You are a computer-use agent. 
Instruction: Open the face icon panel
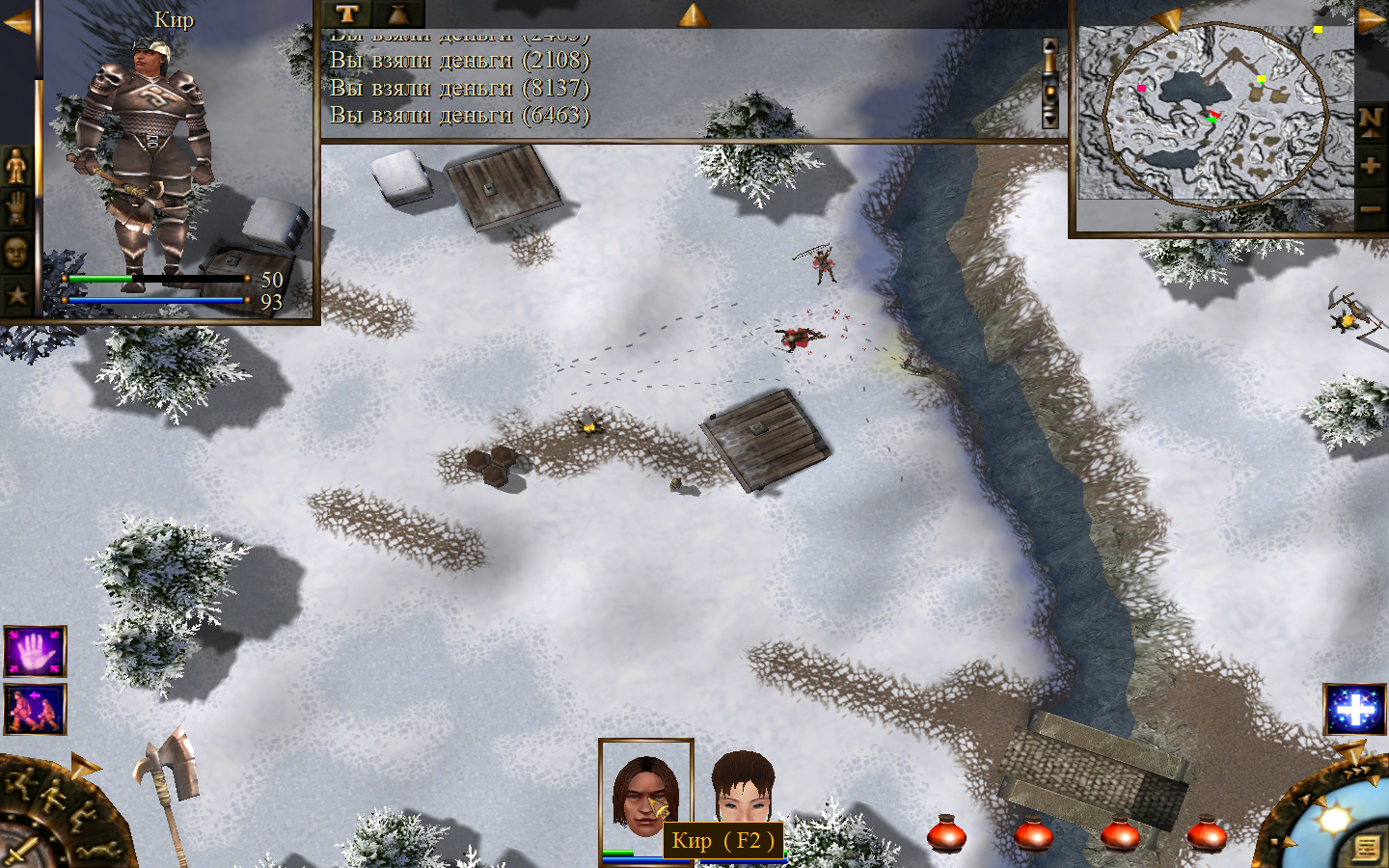point(16,253)
